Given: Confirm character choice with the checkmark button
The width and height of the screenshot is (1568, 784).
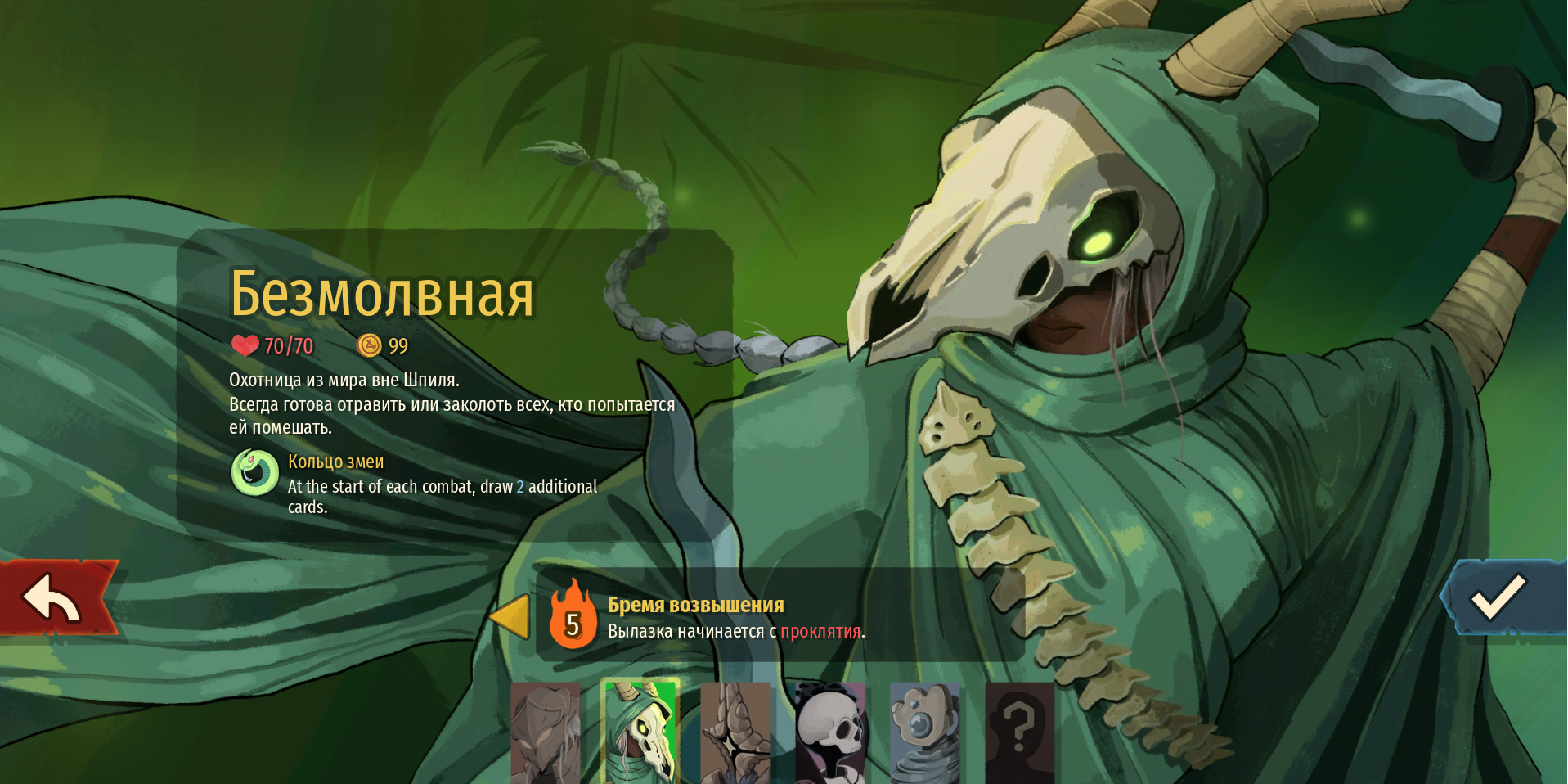Looking at the screenshot, I should [x=1499, y=597].
